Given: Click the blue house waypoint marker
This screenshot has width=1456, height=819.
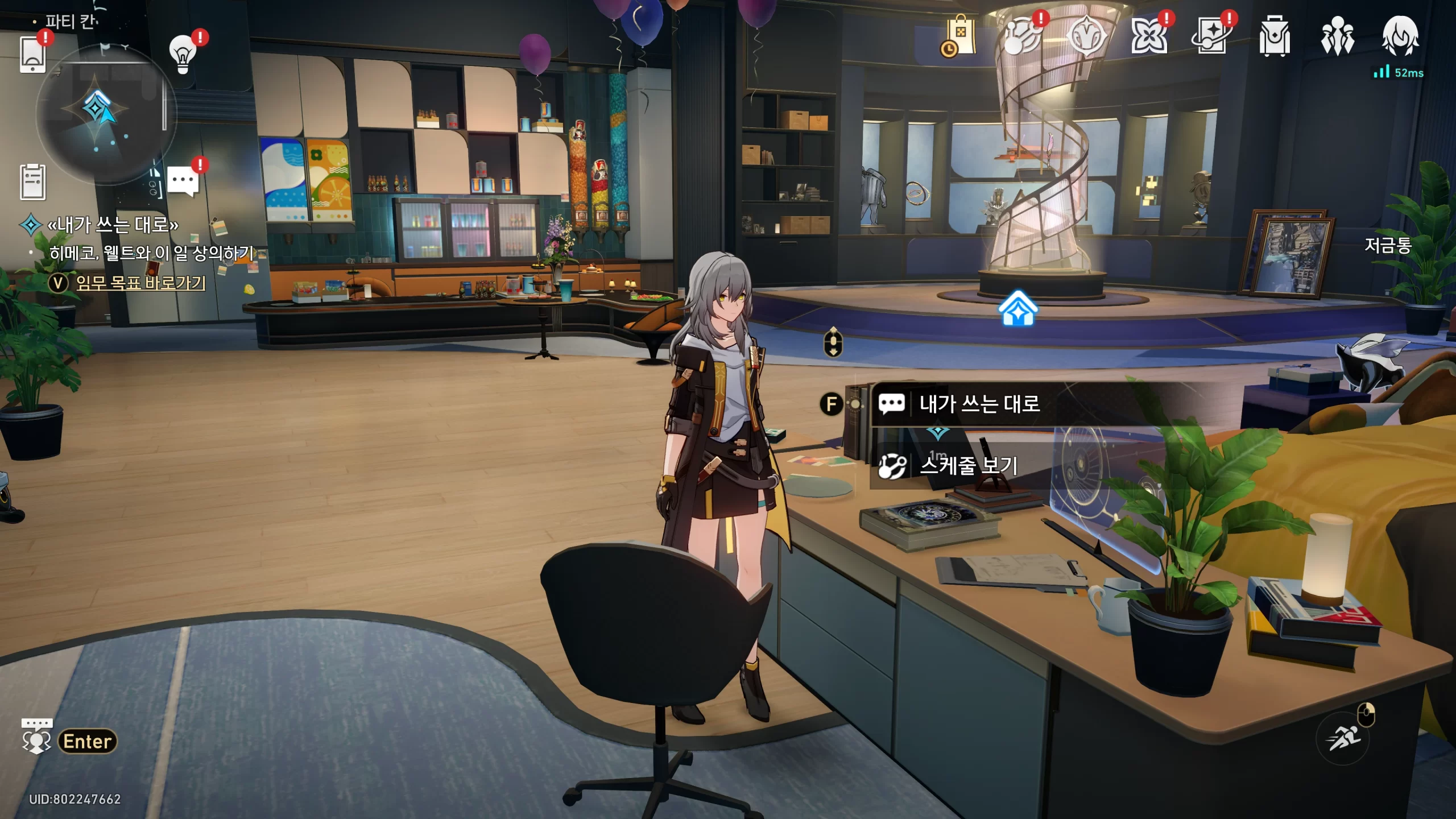Looking at the screenshot, I should coord(1018,309).
